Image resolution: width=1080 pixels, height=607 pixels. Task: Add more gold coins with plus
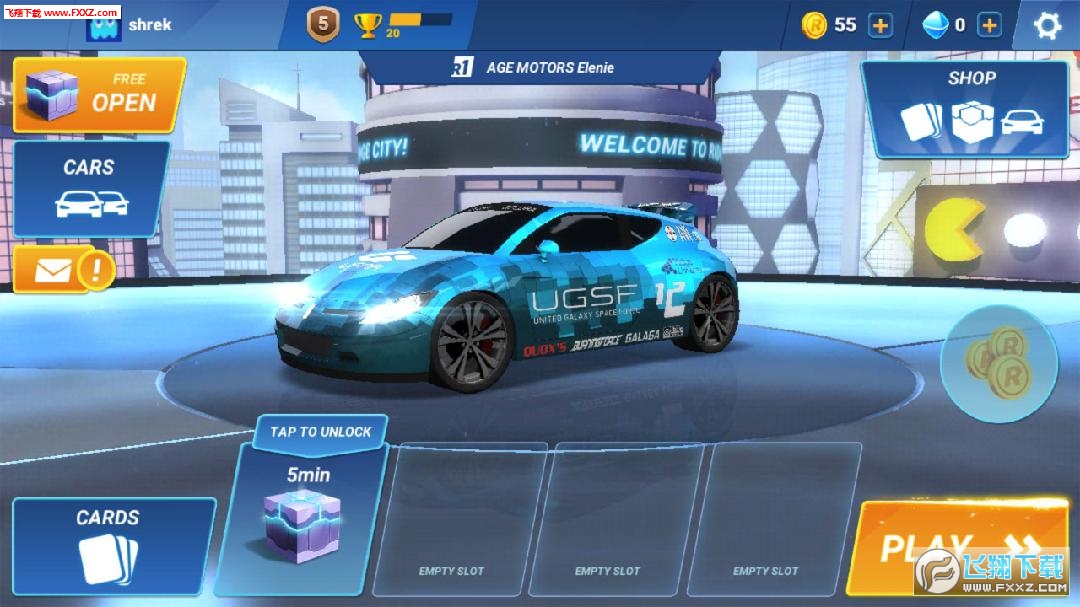(880, 25)
